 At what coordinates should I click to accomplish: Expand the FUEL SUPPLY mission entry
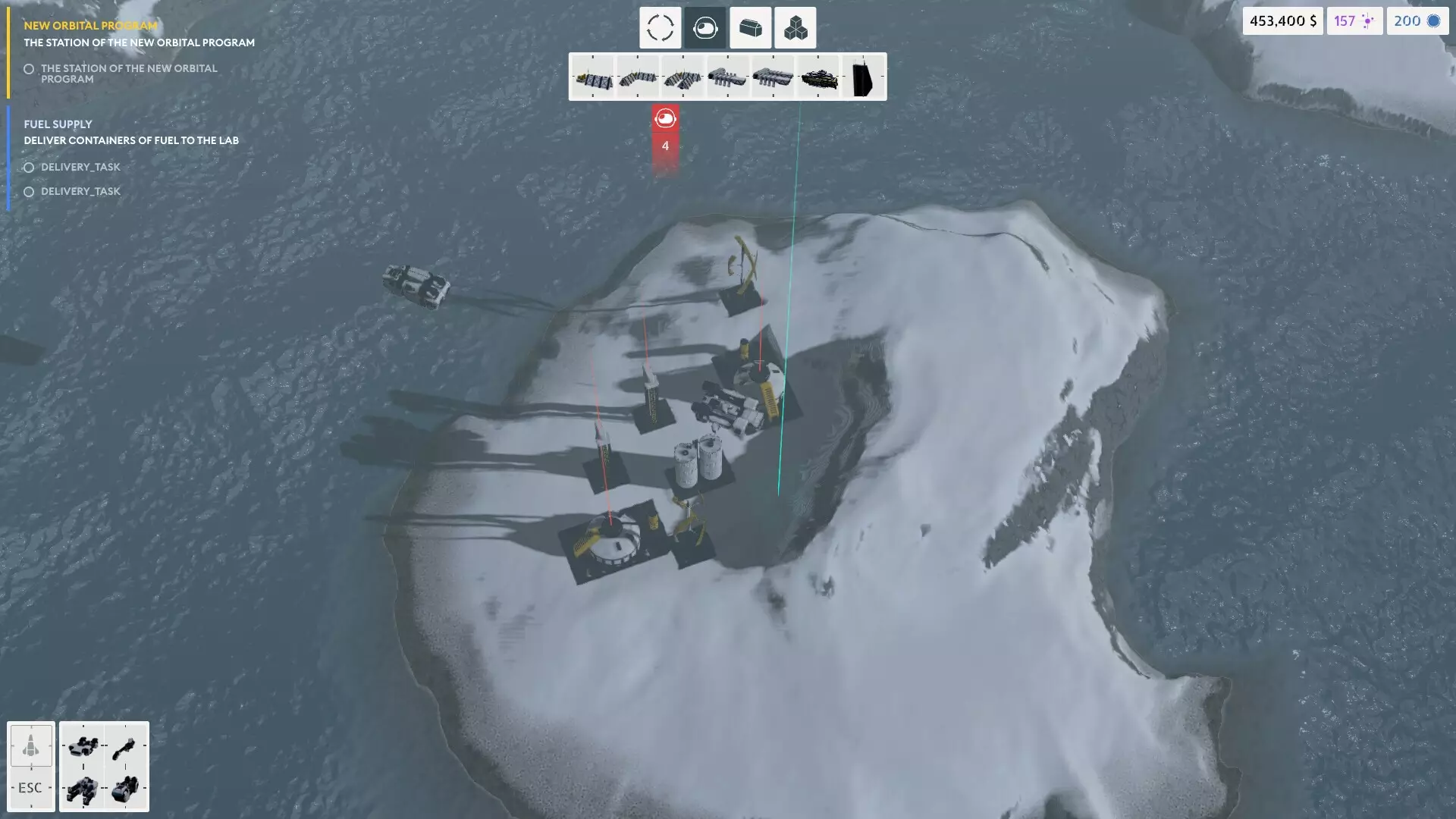tap(58, 124)
